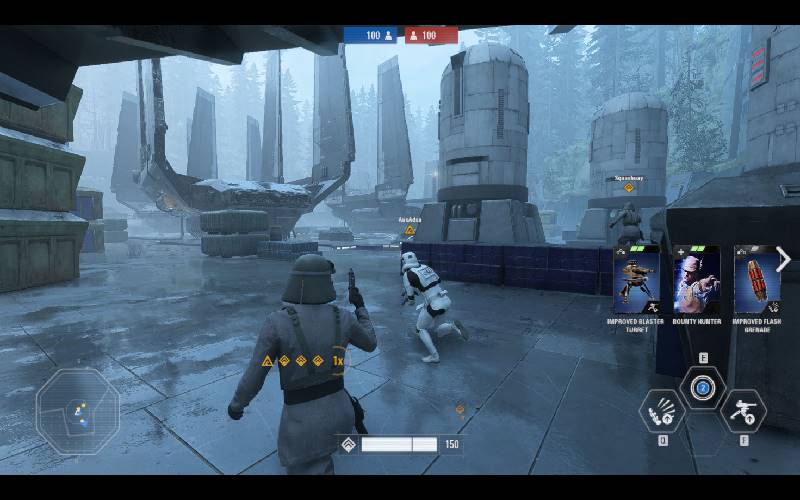Activate the grenade ability hexagon

(663, 410)
